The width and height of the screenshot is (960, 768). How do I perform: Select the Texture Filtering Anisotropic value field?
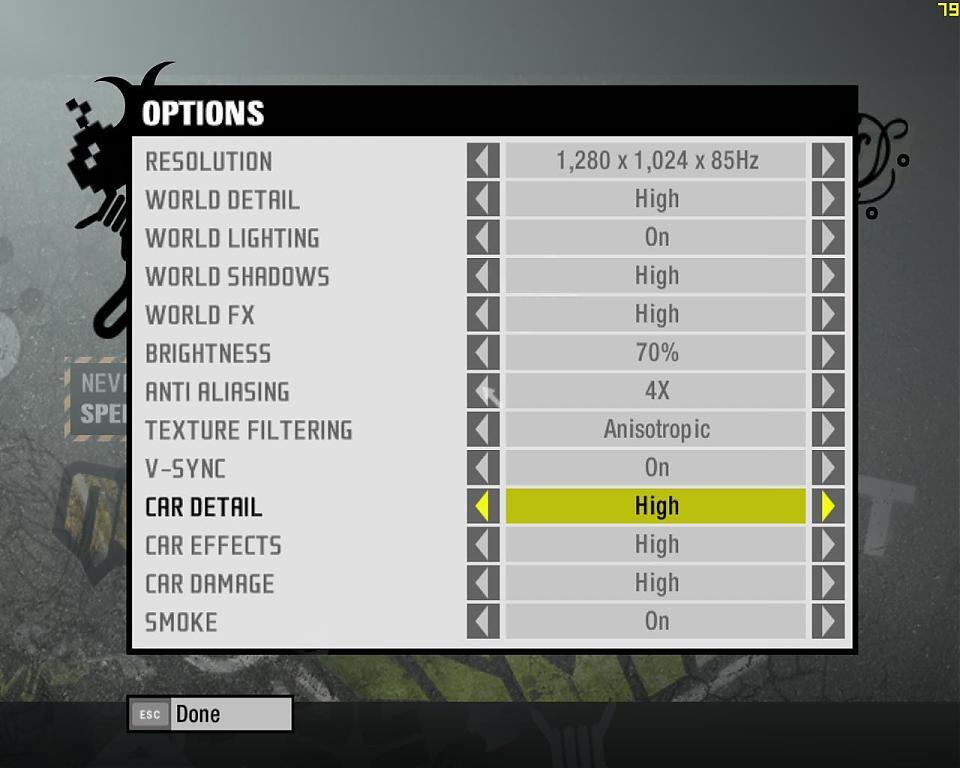pos(656,430)
